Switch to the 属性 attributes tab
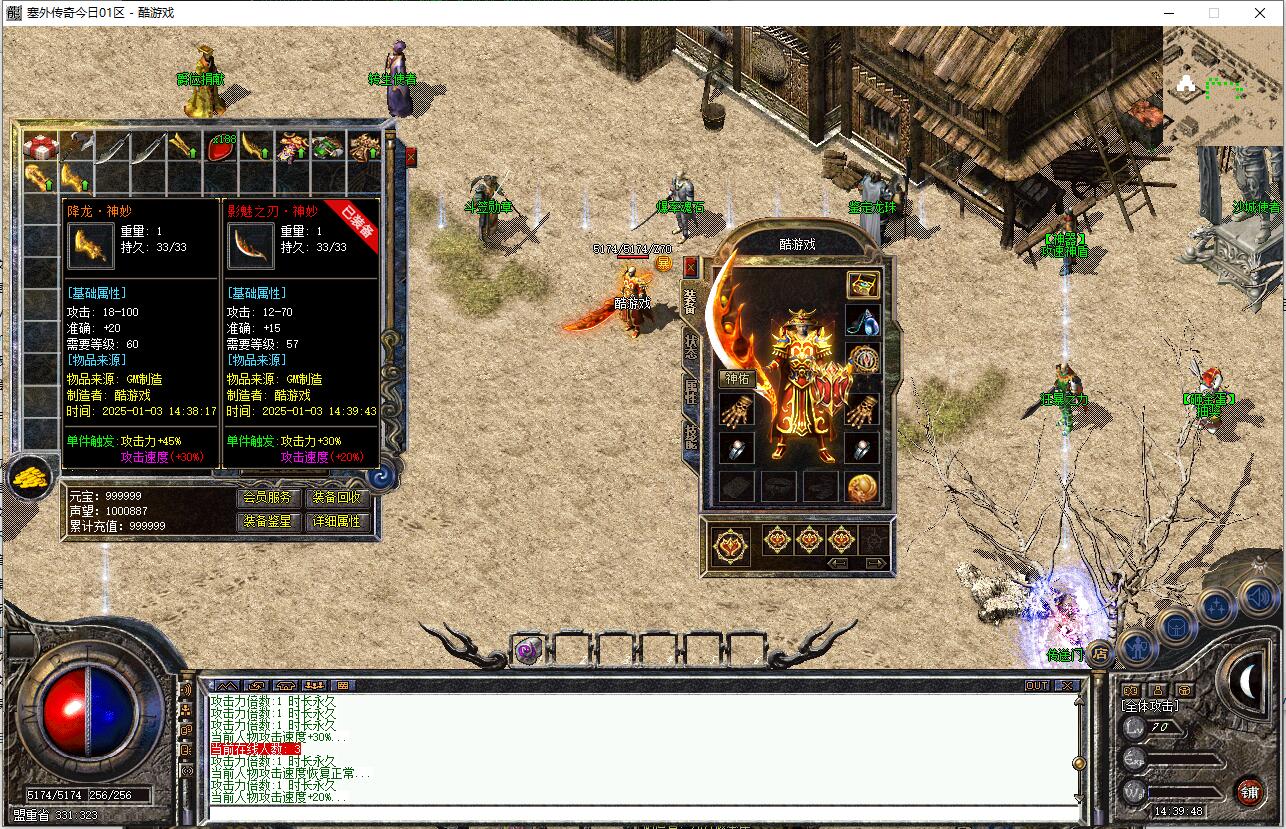The width and height of the screenshot is (1286, 829). tap(690, 391)
